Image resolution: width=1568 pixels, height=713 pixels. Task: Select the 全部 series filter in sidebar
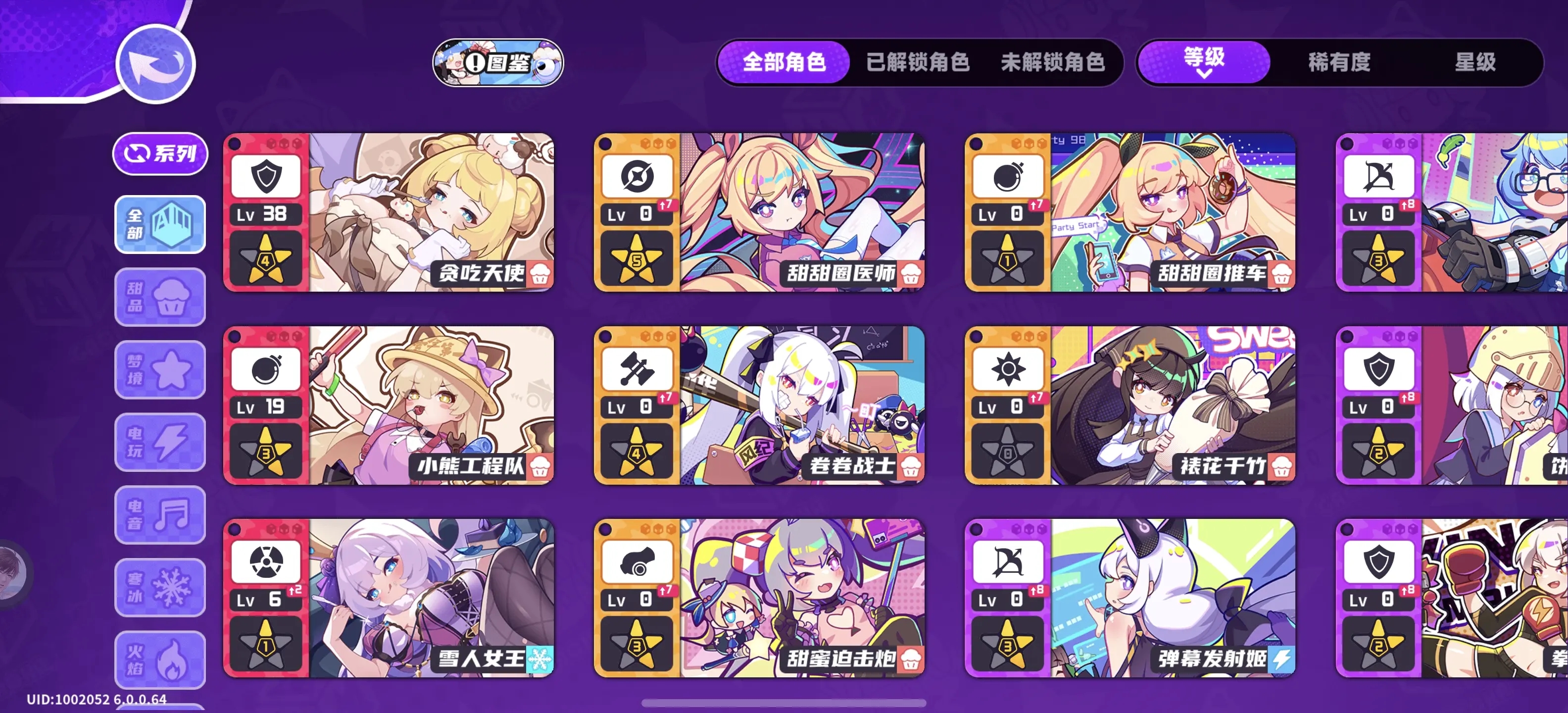coord(159,225)
